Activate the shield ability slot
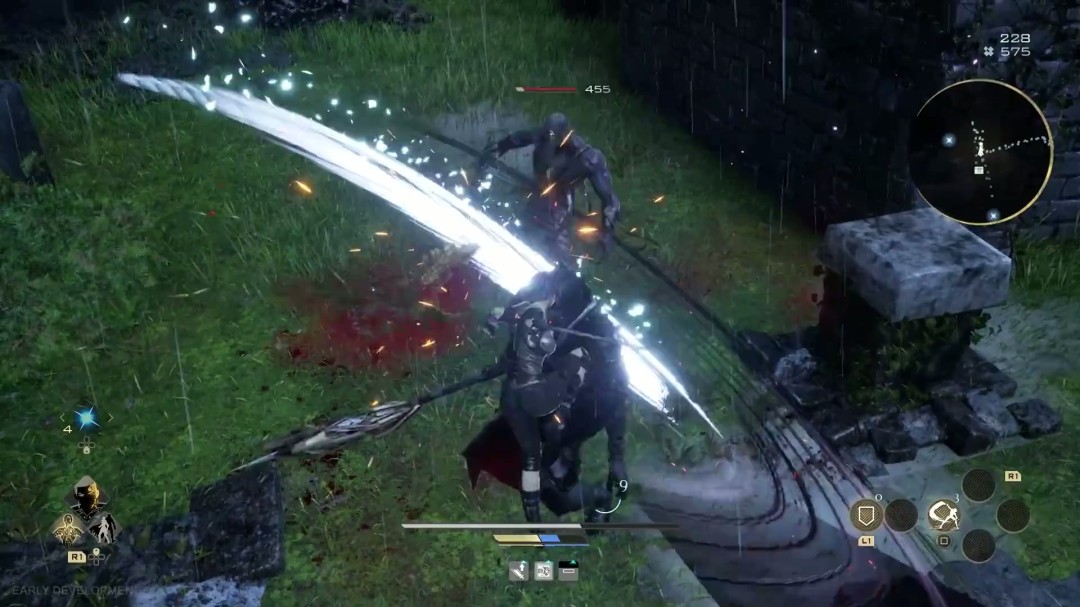The image size is (1080, 607). pyautogui.click(x=866, y=515)
